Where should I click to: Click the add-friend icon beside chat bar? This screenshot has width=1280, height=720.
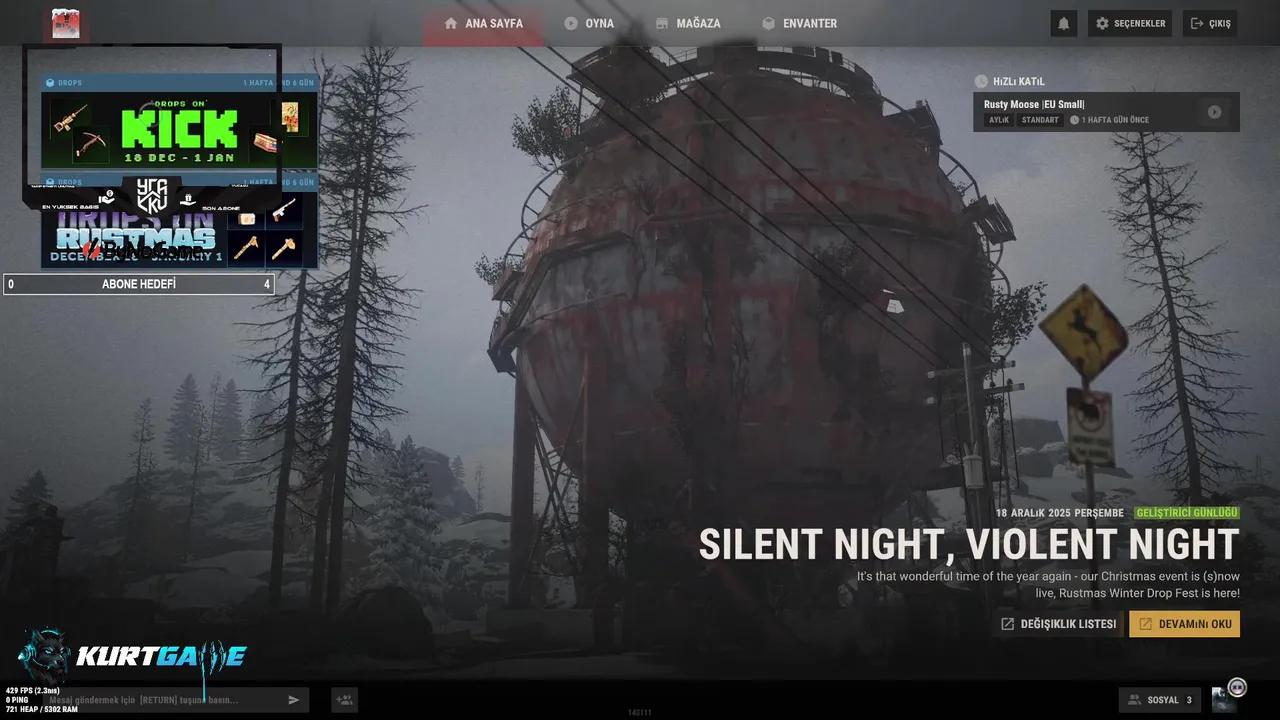[344, 699]
